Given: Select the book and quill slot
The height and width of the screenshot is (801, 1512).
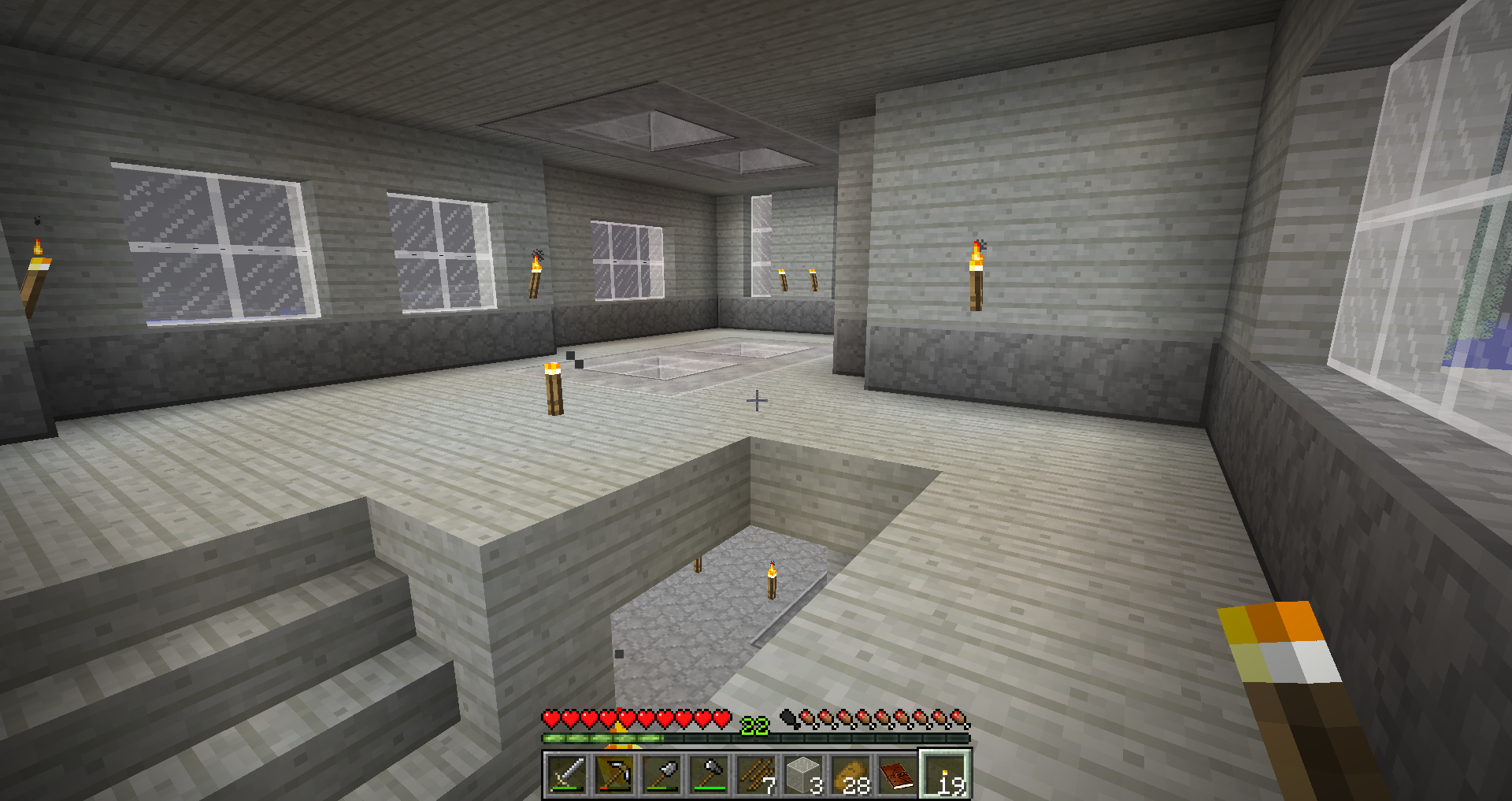Looking at the screenshot, I should point(898,775).
